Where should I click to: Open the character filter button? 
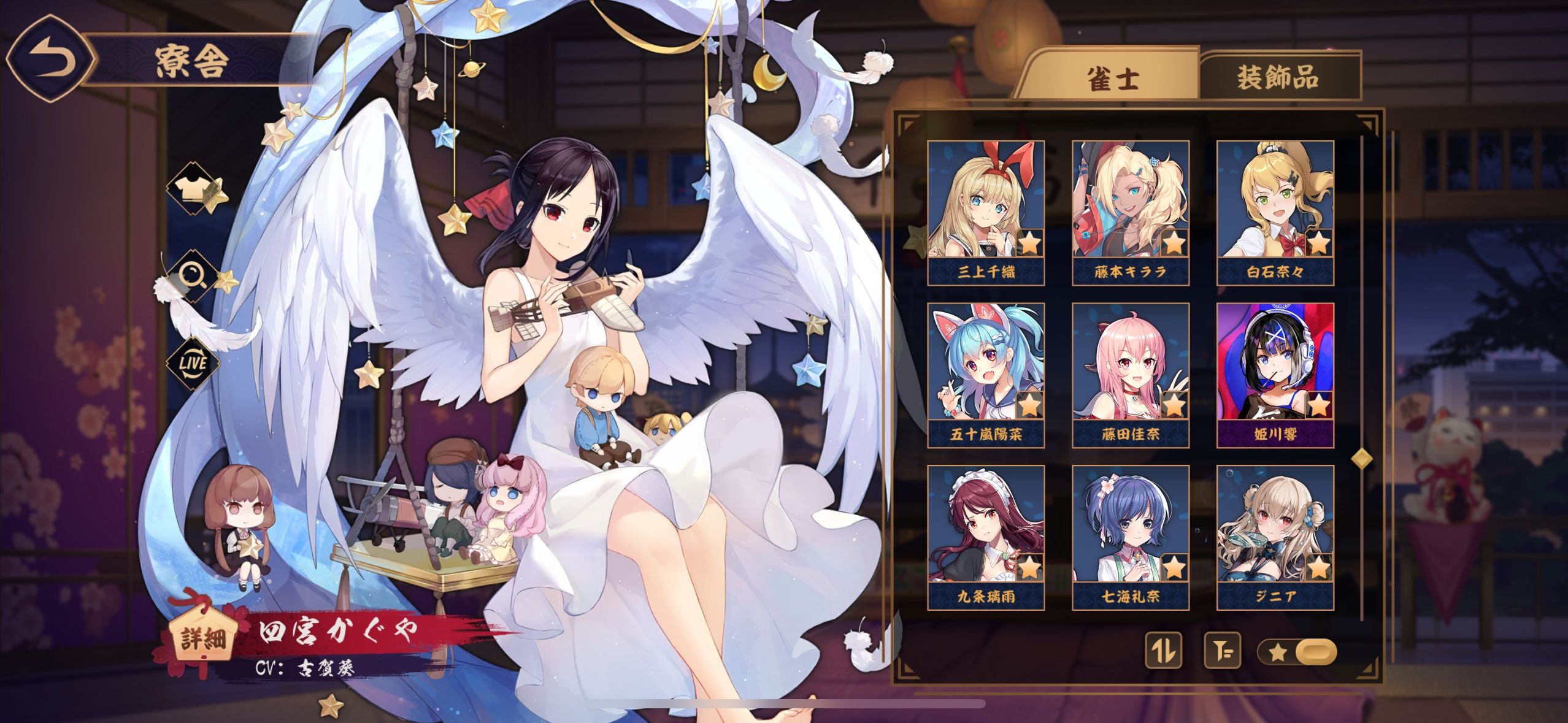point(1222,650)
